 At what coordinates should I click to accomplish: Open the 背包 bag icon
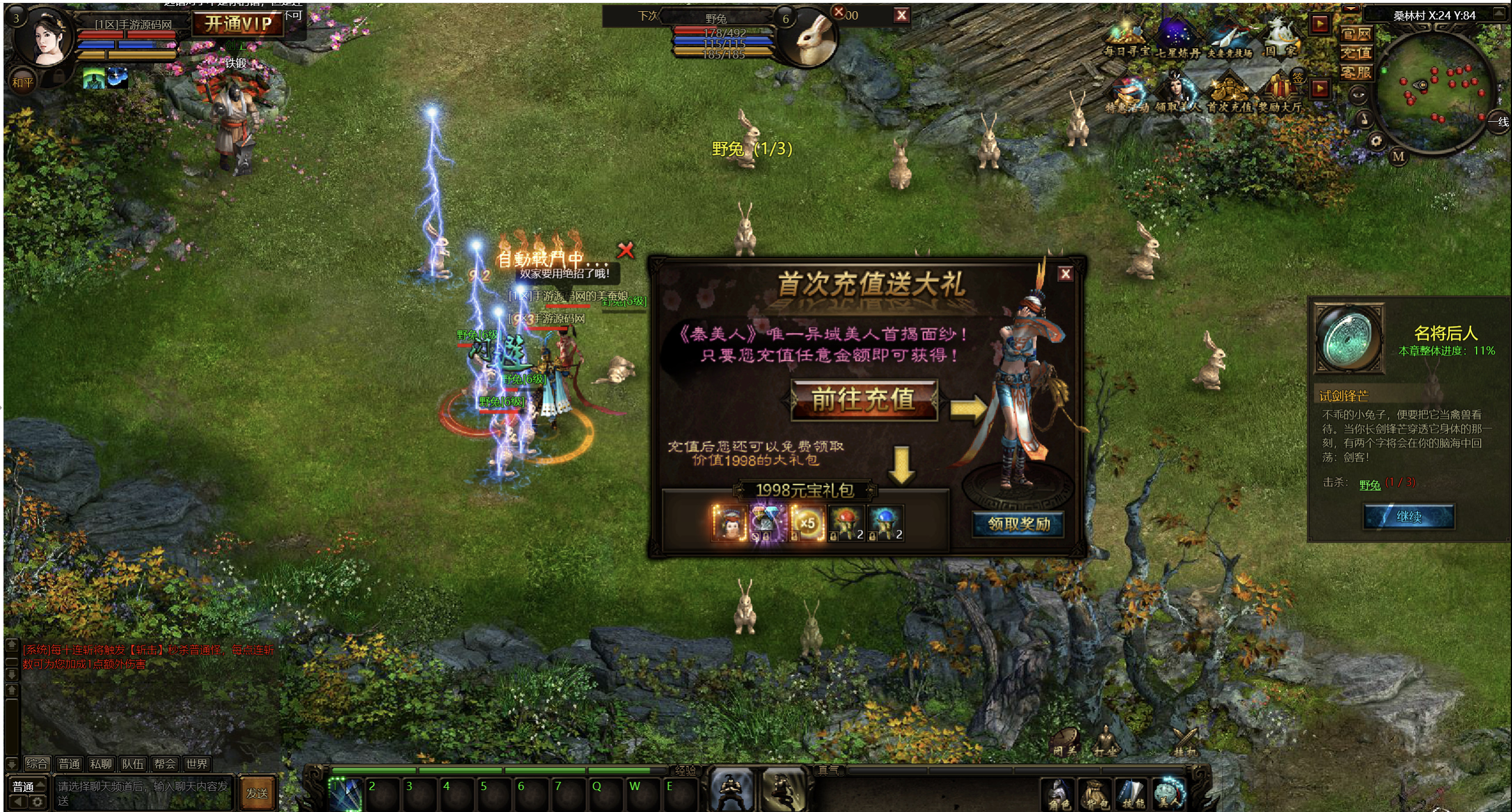(x=1096, y=794)
